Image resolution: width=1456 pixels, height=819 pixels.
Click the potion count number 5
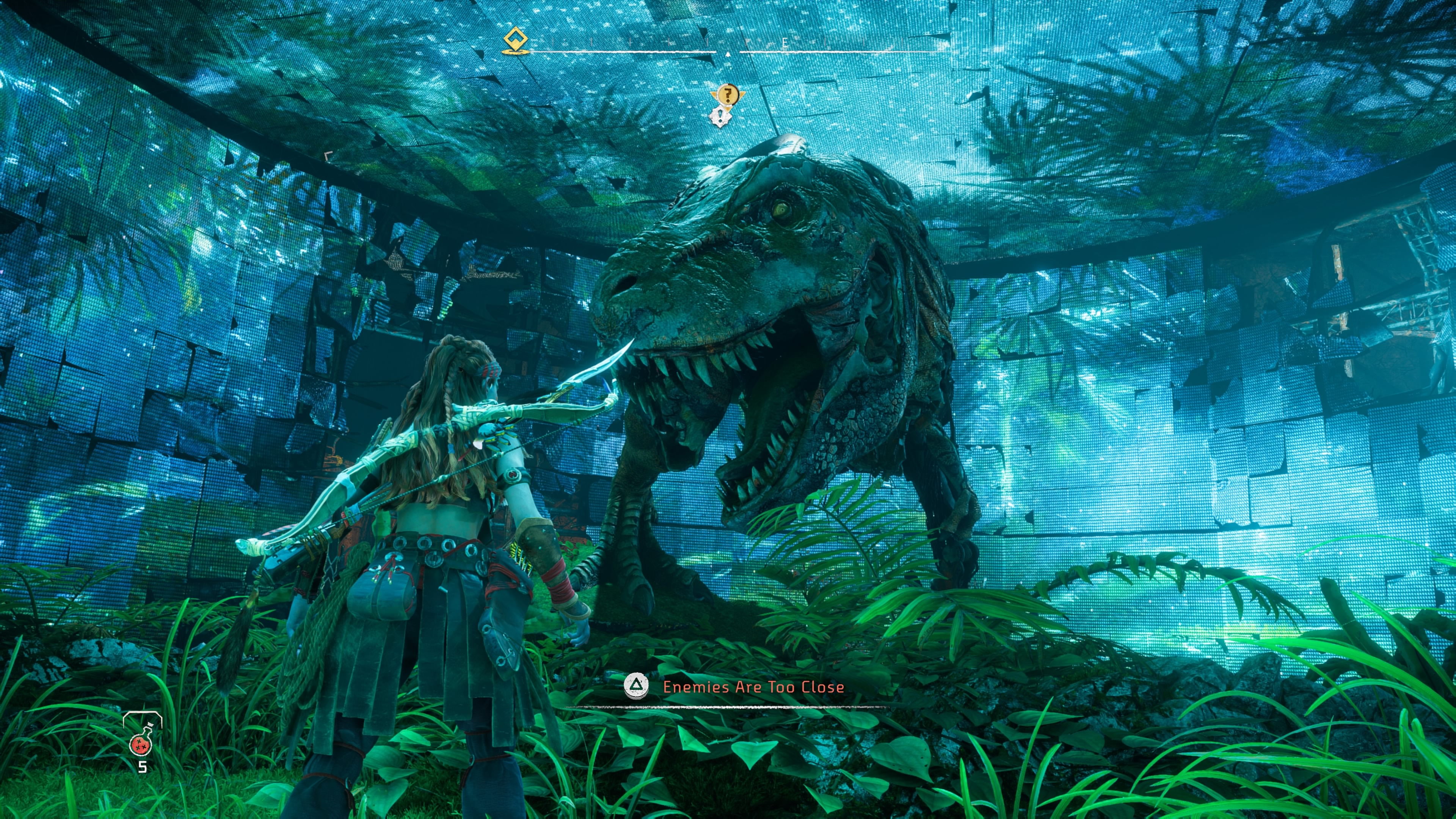(143, 767)
